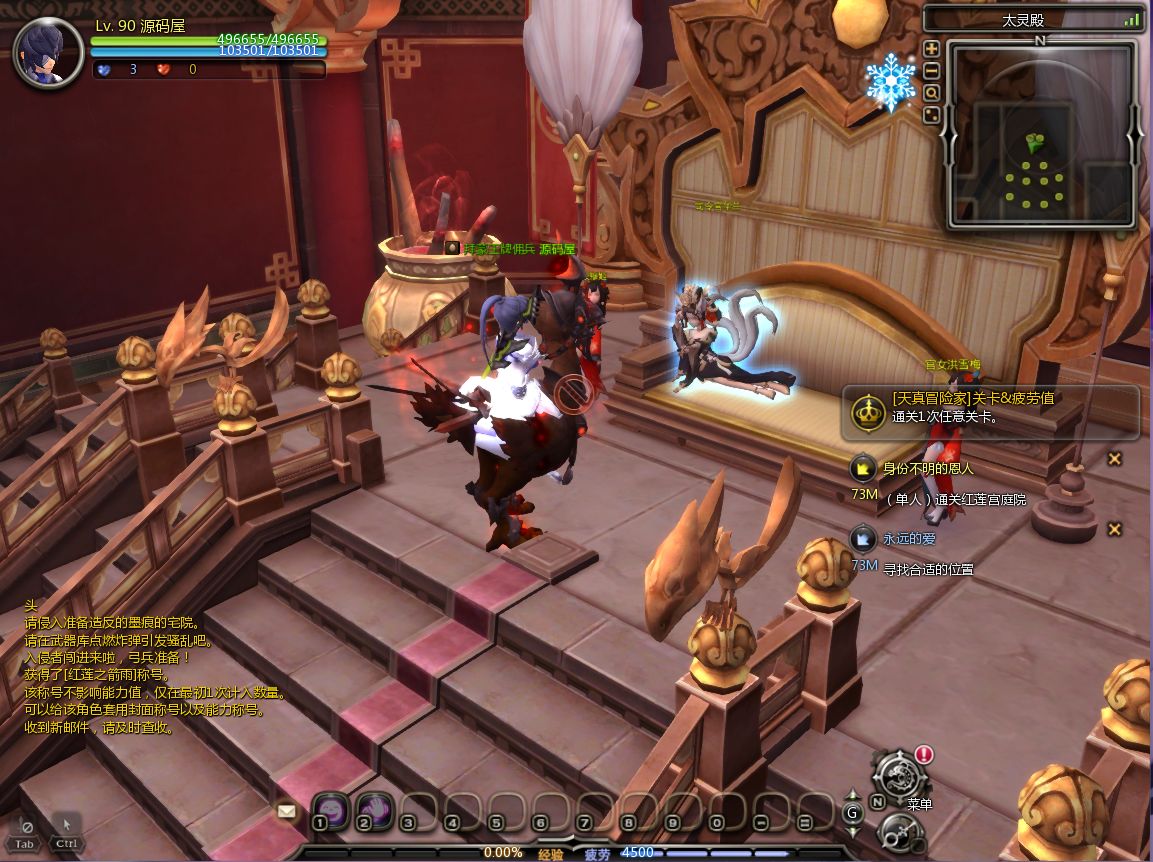
Task: Switch the hotbar page with the down arrow
Action: pyautogui.click(x=853, y=830)
